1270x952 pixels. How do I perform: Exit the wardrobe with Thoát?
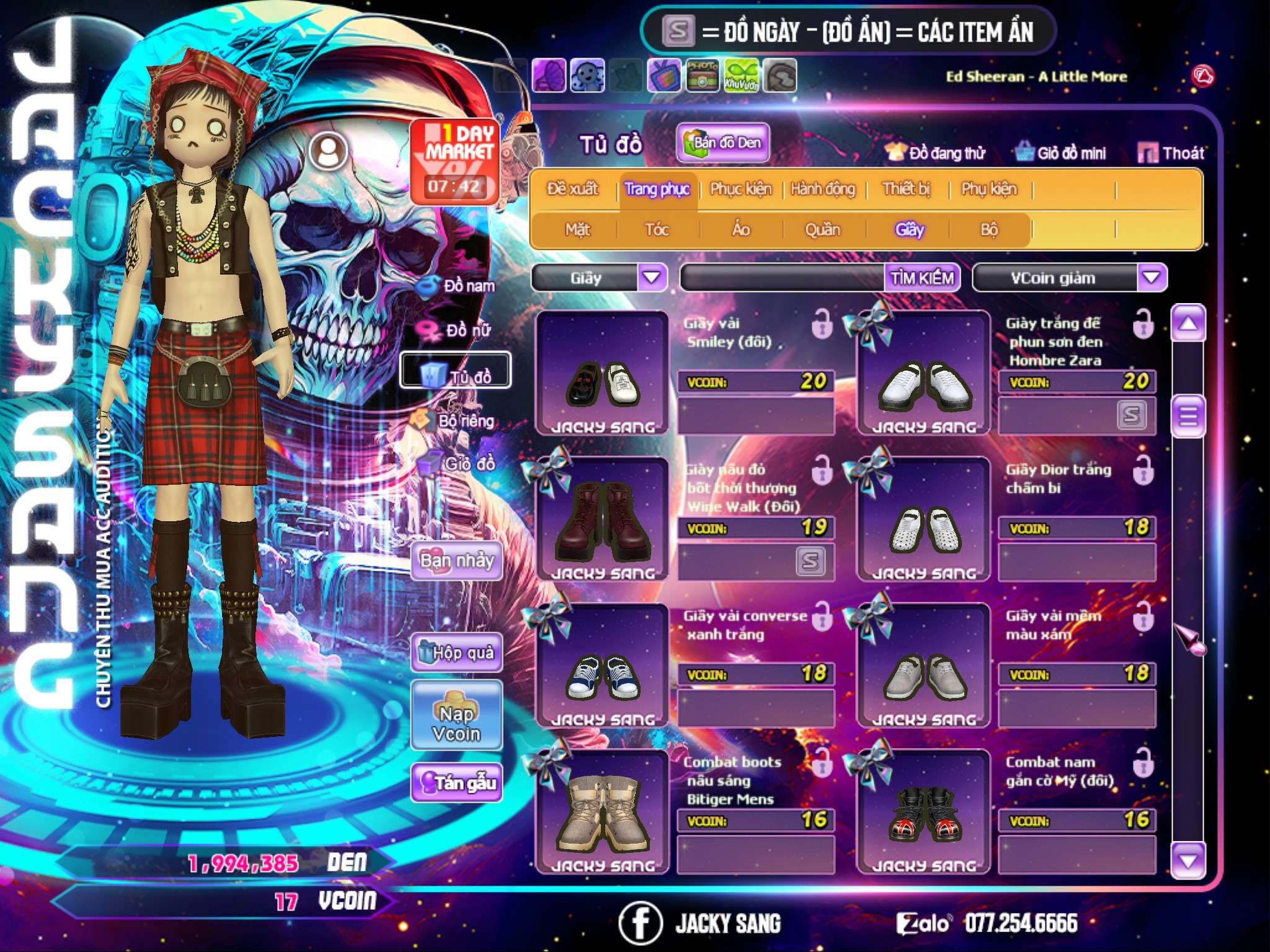click(1171, 153)
